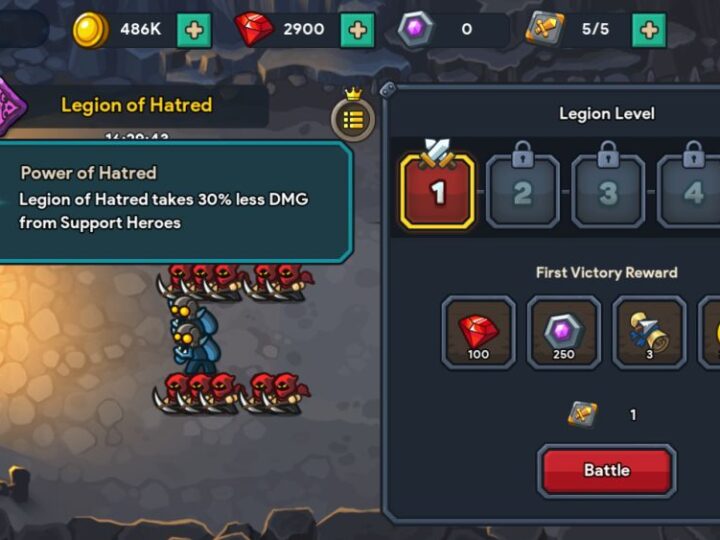Choose locked Legion Level 3 tile

607,190
